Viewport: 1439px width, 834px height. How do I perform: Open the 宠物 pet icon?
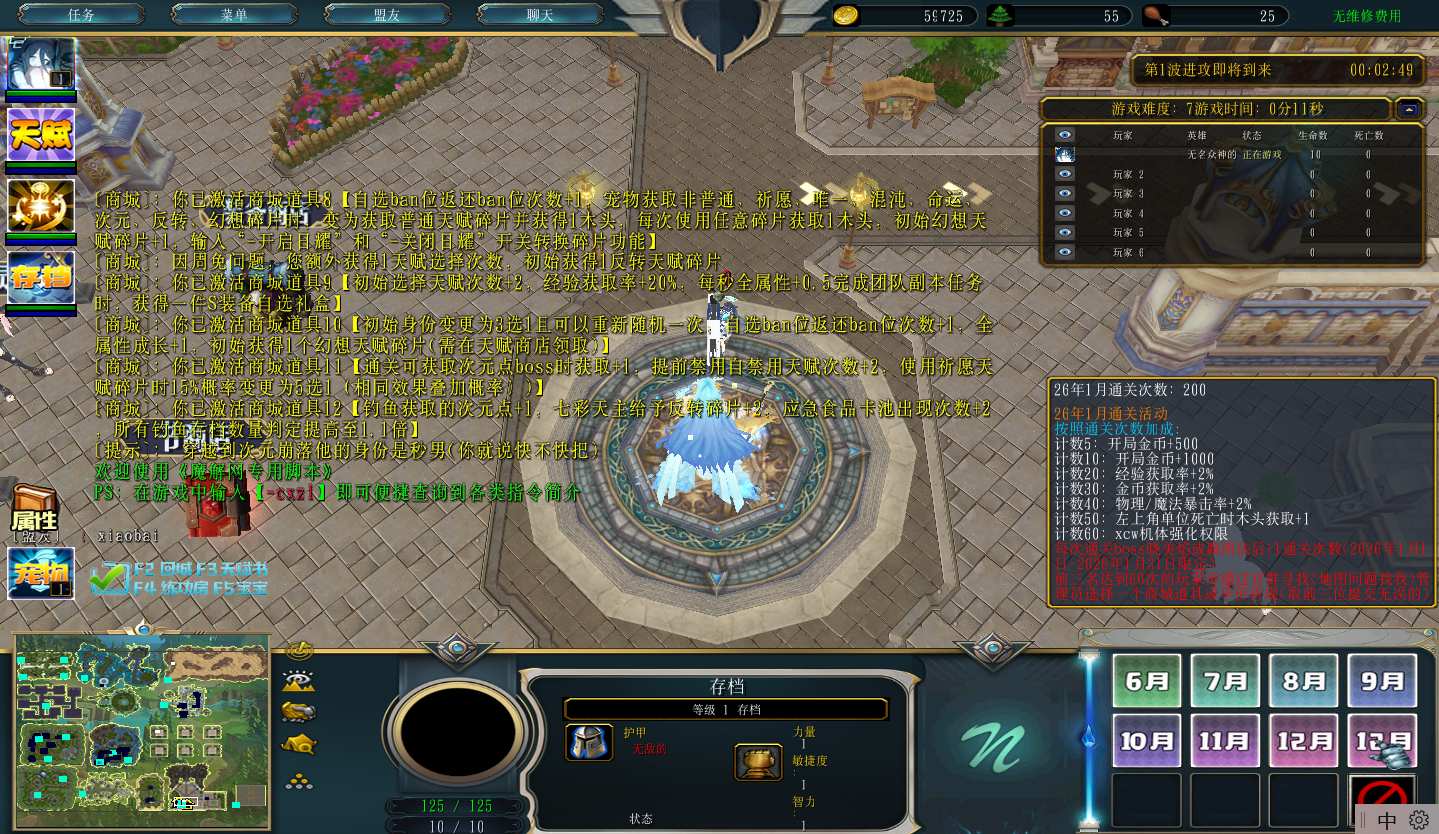click(41, 574)
